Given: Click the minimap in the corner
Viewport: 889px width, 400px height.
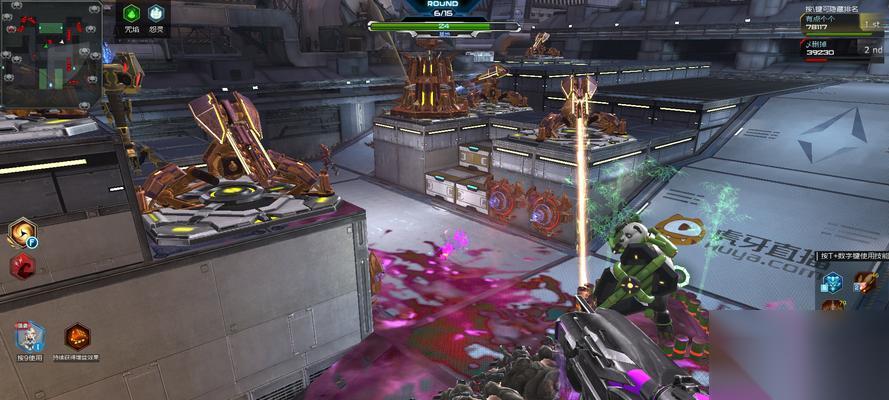Looking at the screenshot, I should (50, 54).
